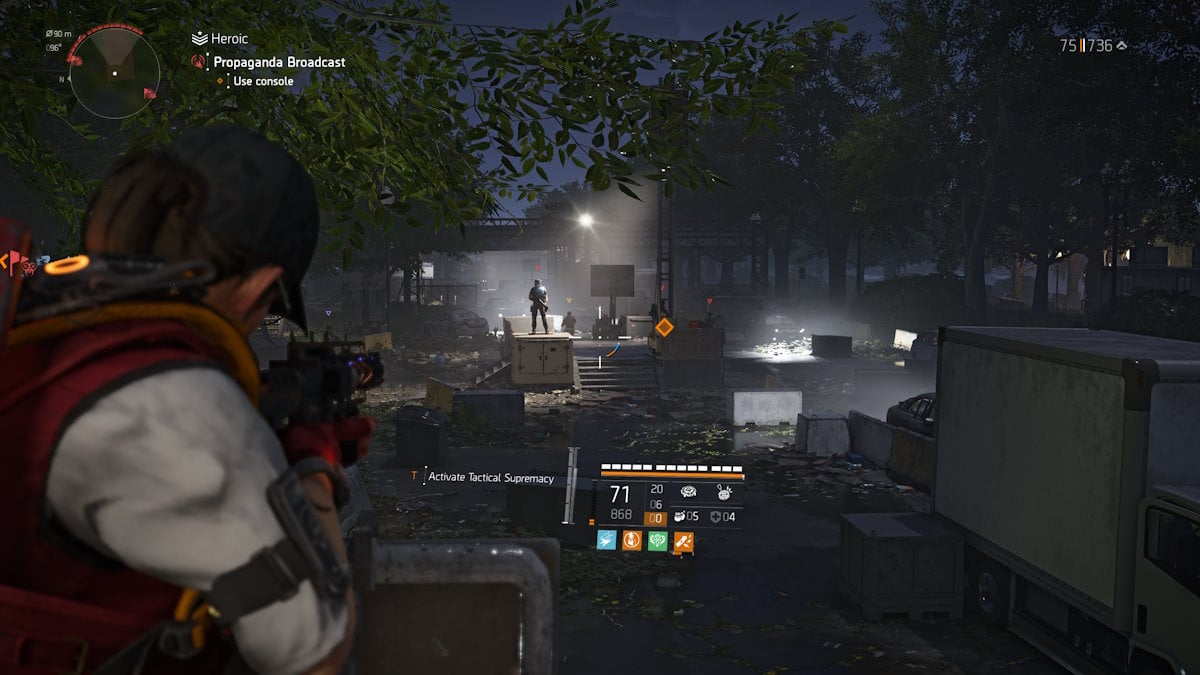
Task: Activate the first skill icon beside ammo
Action: 689,492
